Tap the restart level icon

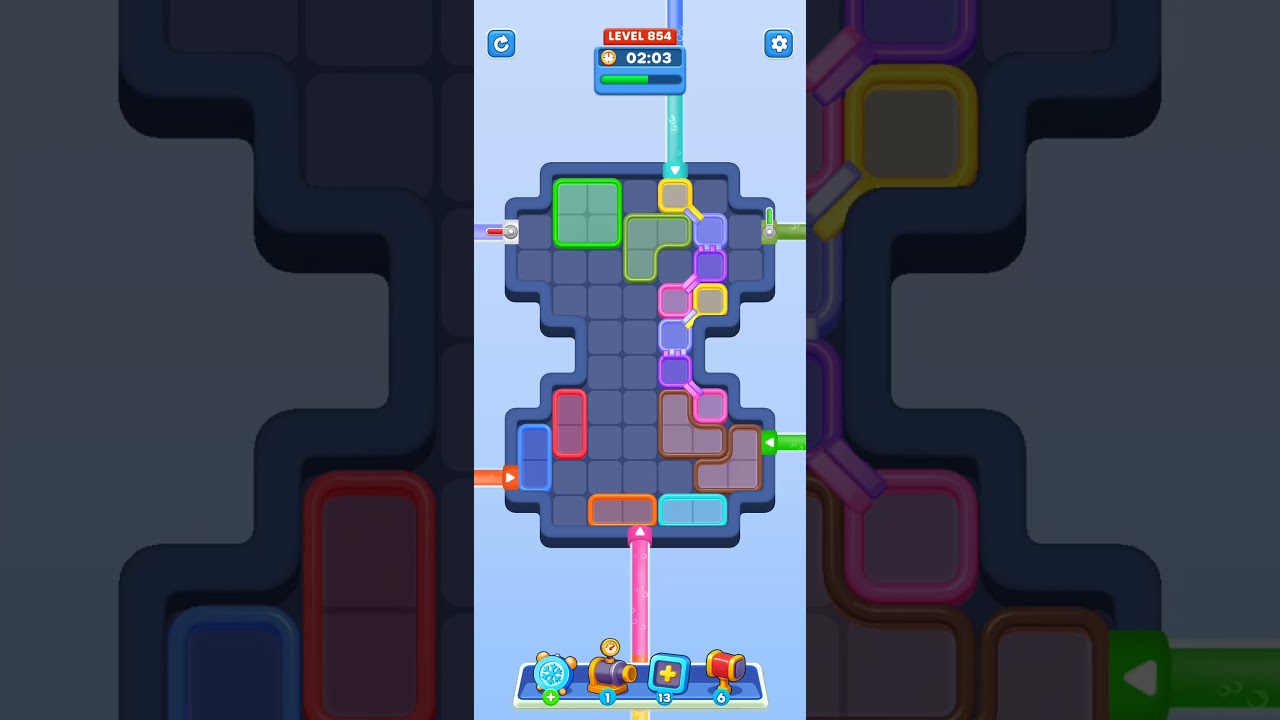[x=501, y=44]
